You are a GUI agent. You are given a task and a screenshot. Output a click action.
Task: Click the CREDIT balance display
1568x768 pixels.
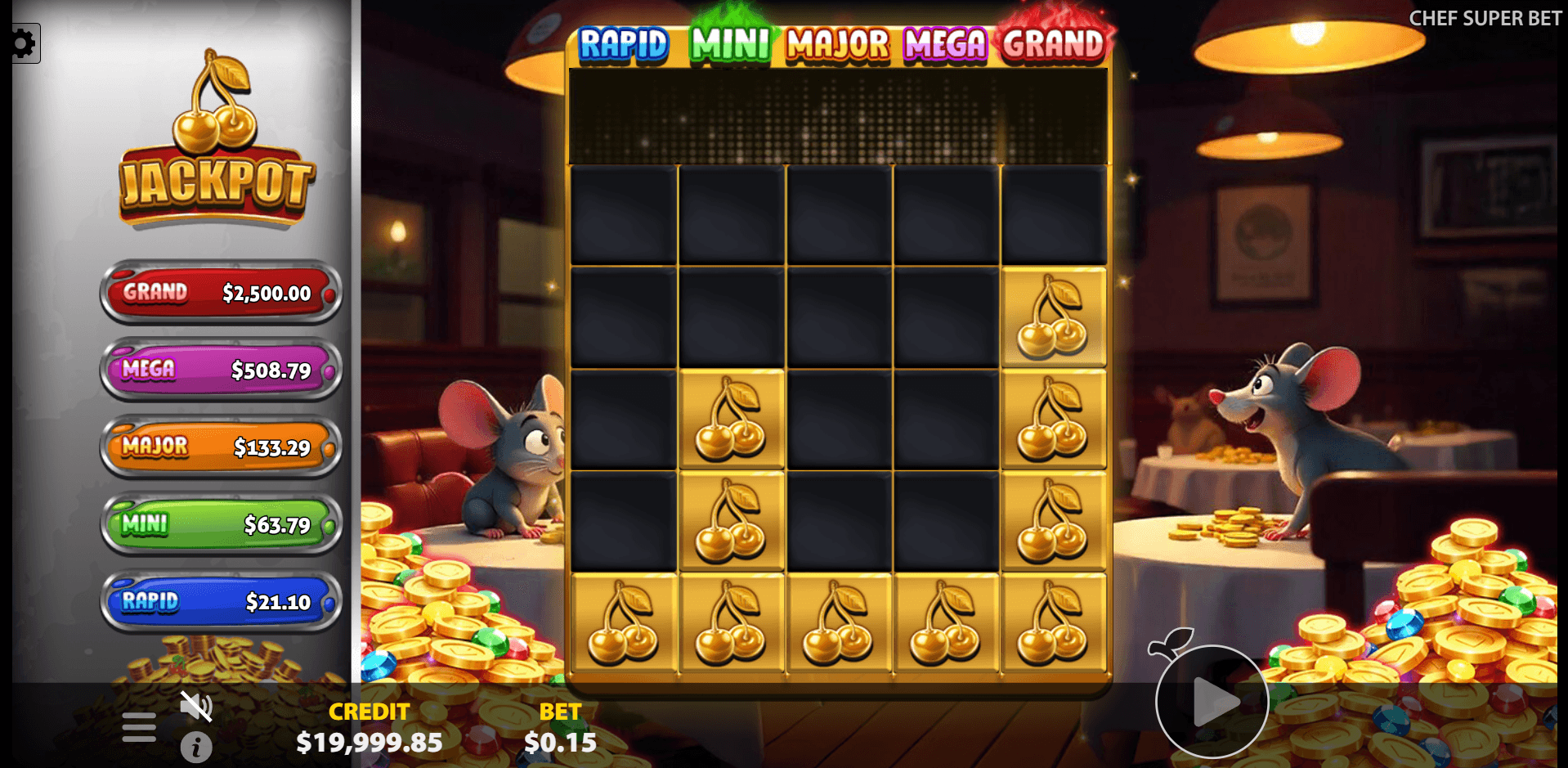pos(369,728)
